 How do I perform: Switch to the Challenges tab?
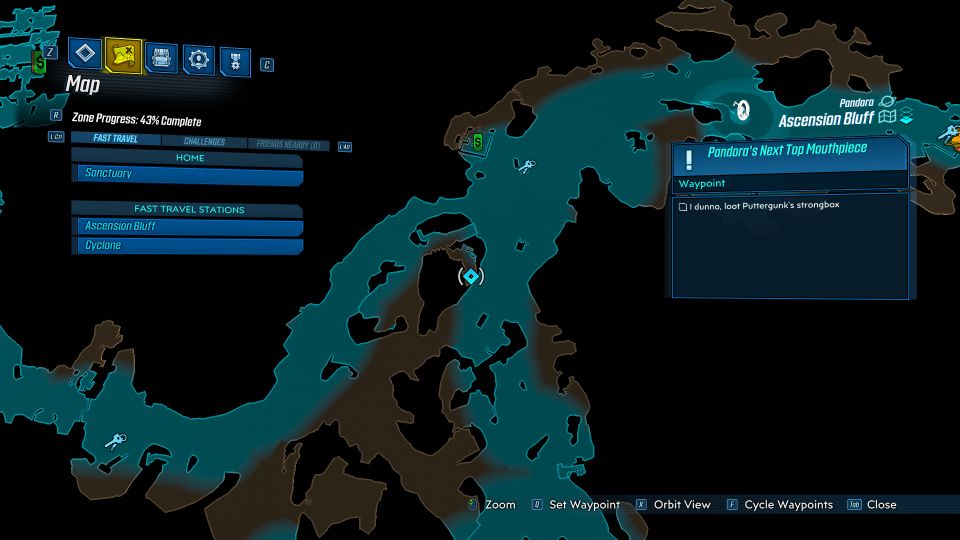click(204, 143)
